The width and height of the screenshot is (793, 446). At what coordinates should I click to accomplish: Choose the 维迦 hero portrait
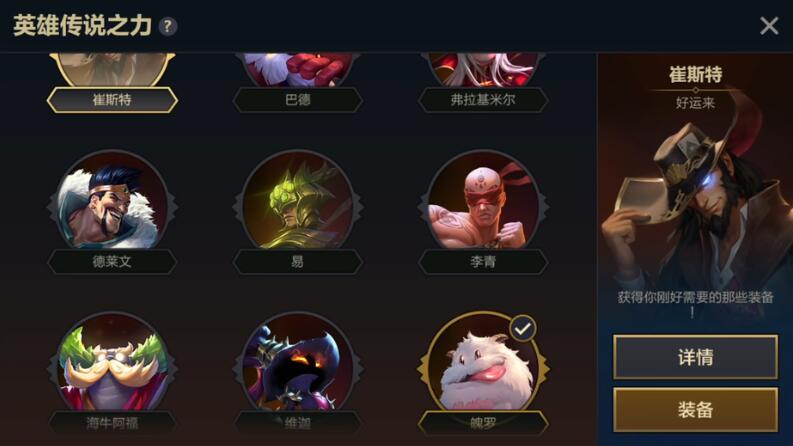coord(297,367)
